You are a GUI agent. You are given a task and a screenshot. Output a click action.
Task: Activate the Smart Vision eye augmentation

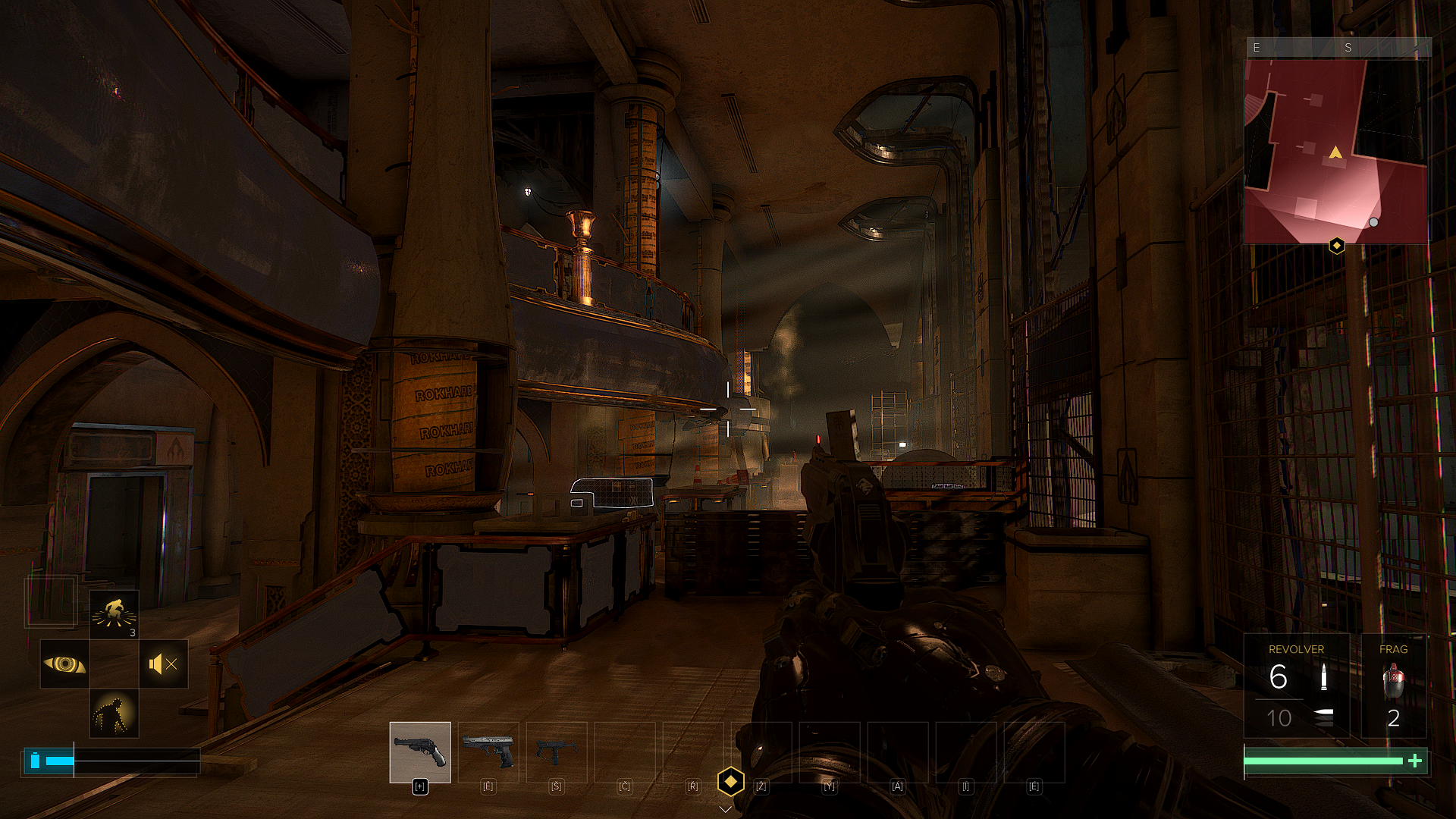click(x=64, y=664)
